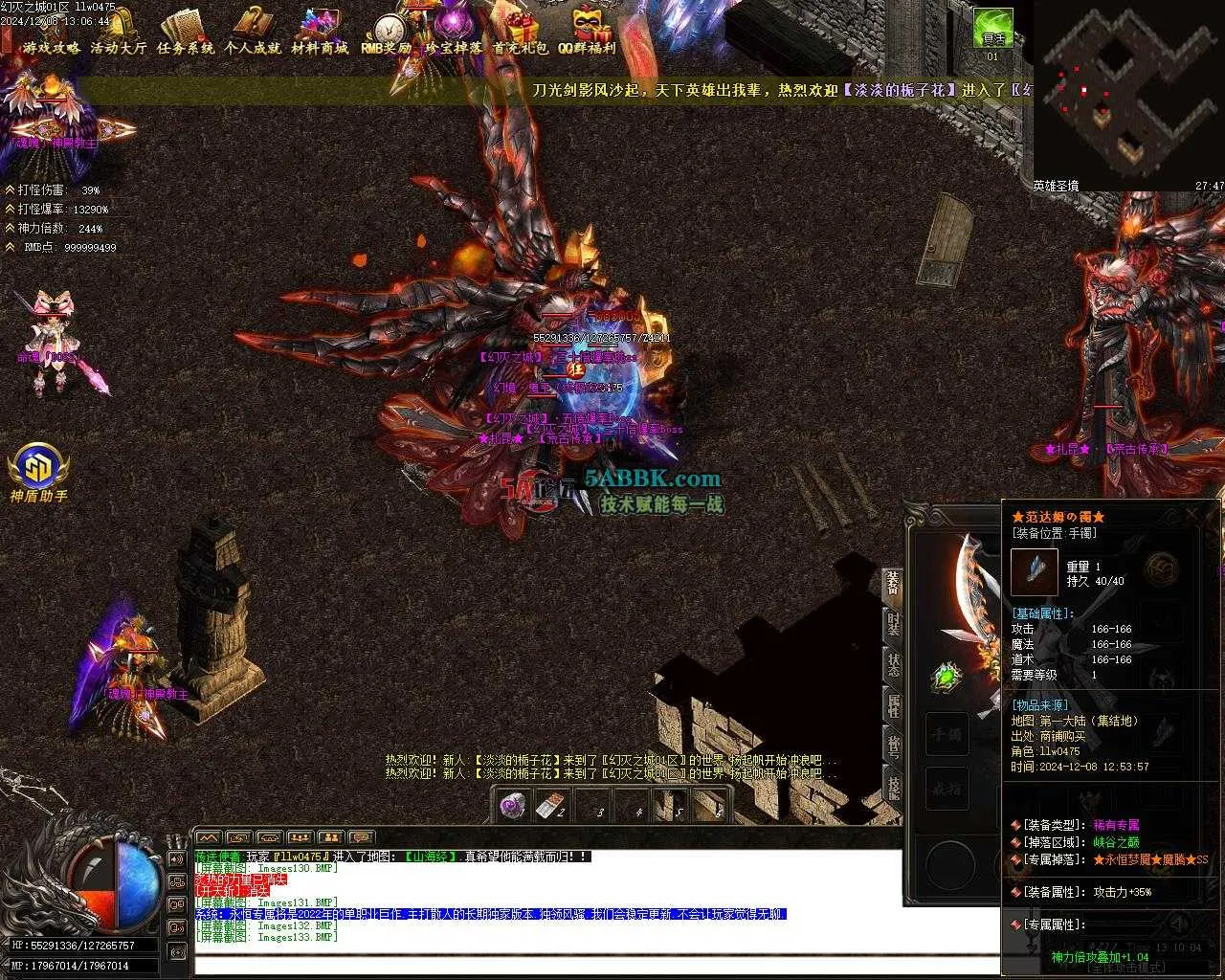Show the 个人成就 achievements panel
Viewport: 1225px width, 980px height.
(253, 33)
